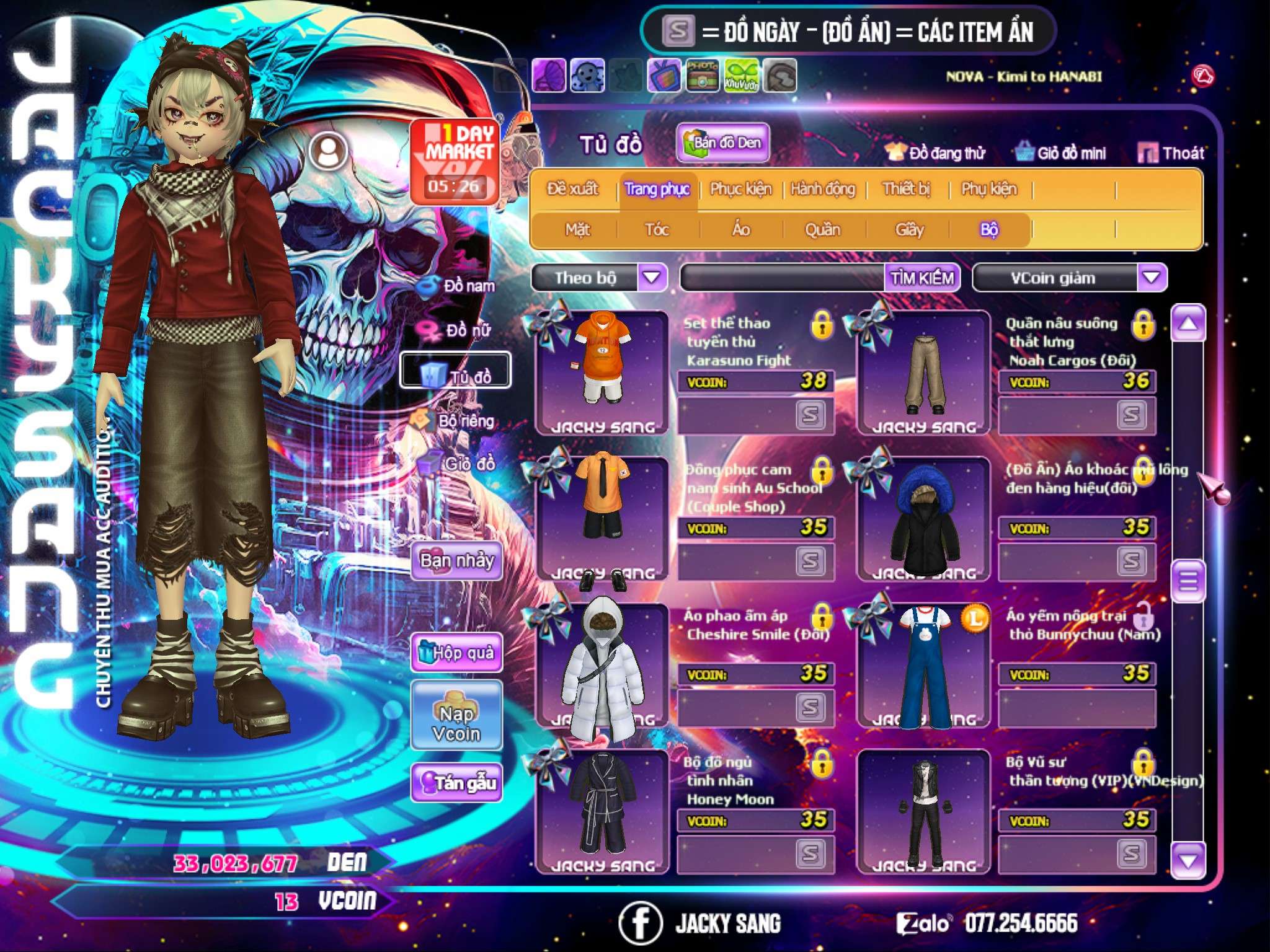This screenshot has width=1270, height=952.
Task: Click the Nạp Vcoin top-up button
Action: coord(456,723)
